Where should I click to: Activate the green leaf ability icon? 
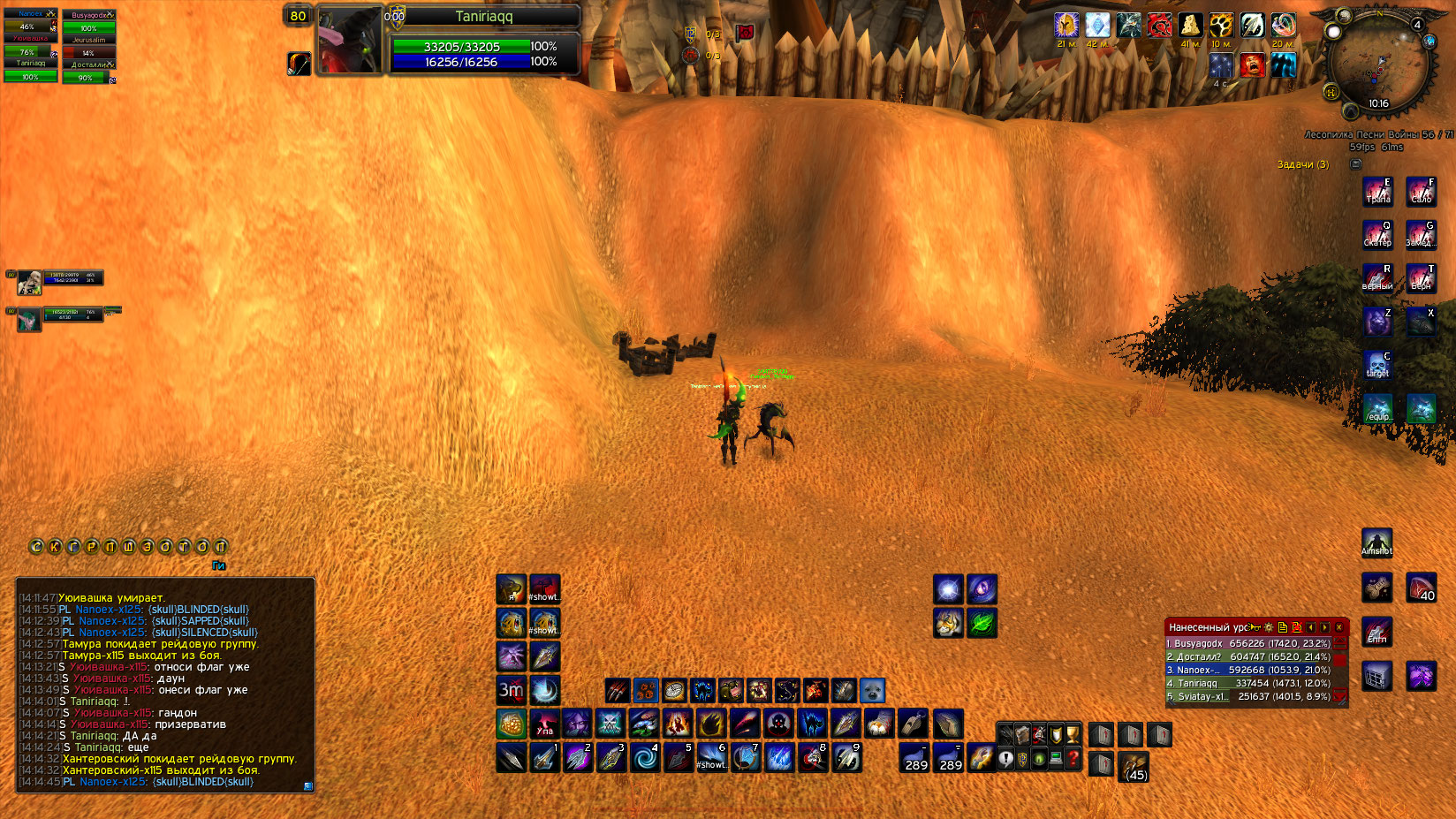pos(982,623)
